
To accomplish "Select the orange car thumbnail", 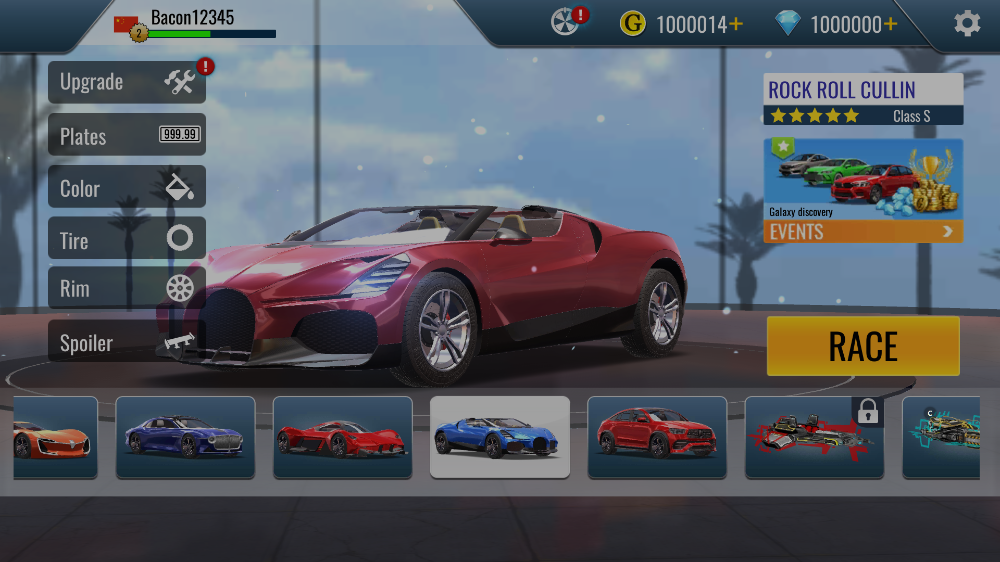I will pos(55,438).
